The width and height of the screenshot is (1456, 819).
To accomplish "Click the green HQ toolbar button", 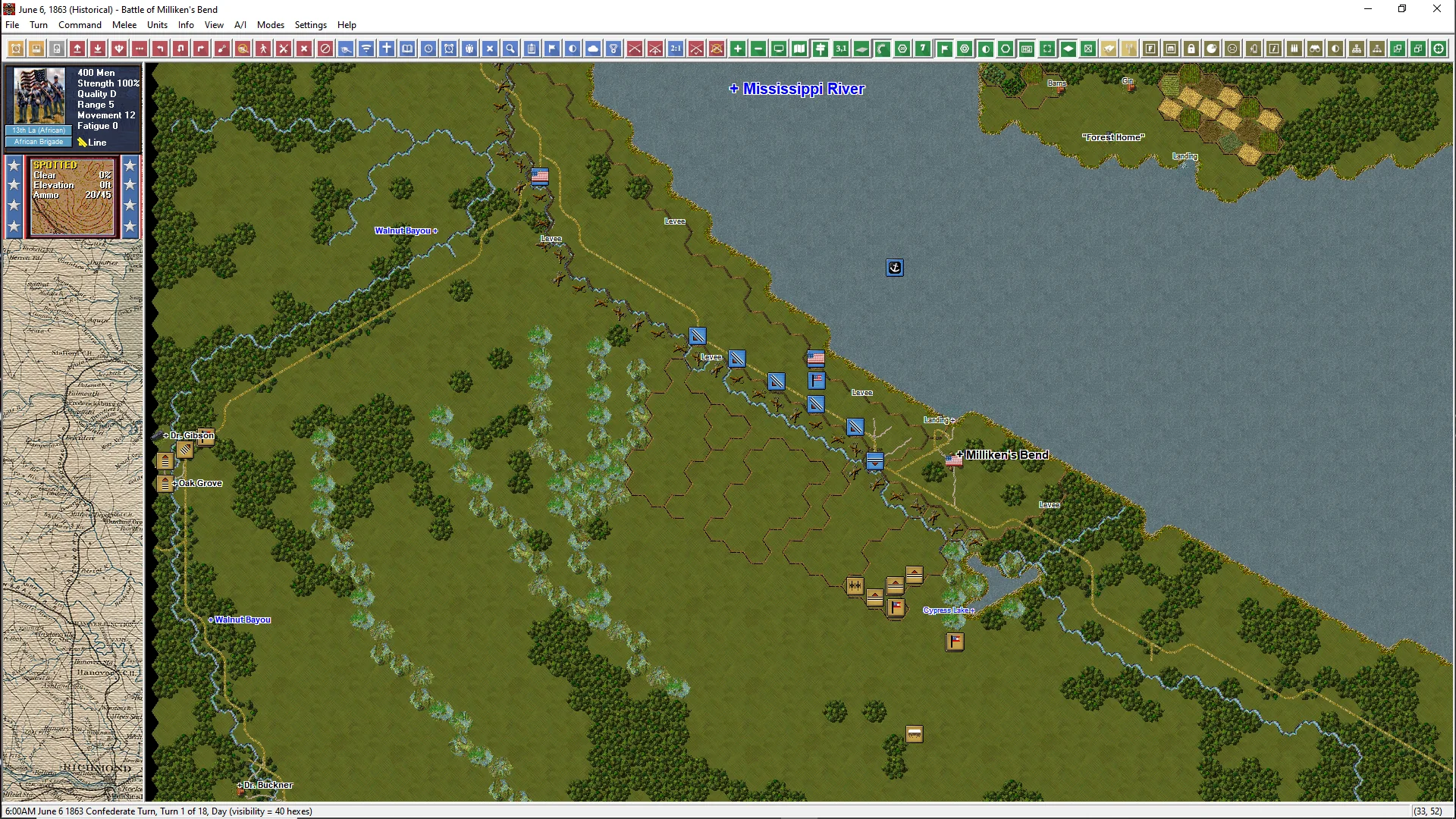I will tap(1027, 49).
